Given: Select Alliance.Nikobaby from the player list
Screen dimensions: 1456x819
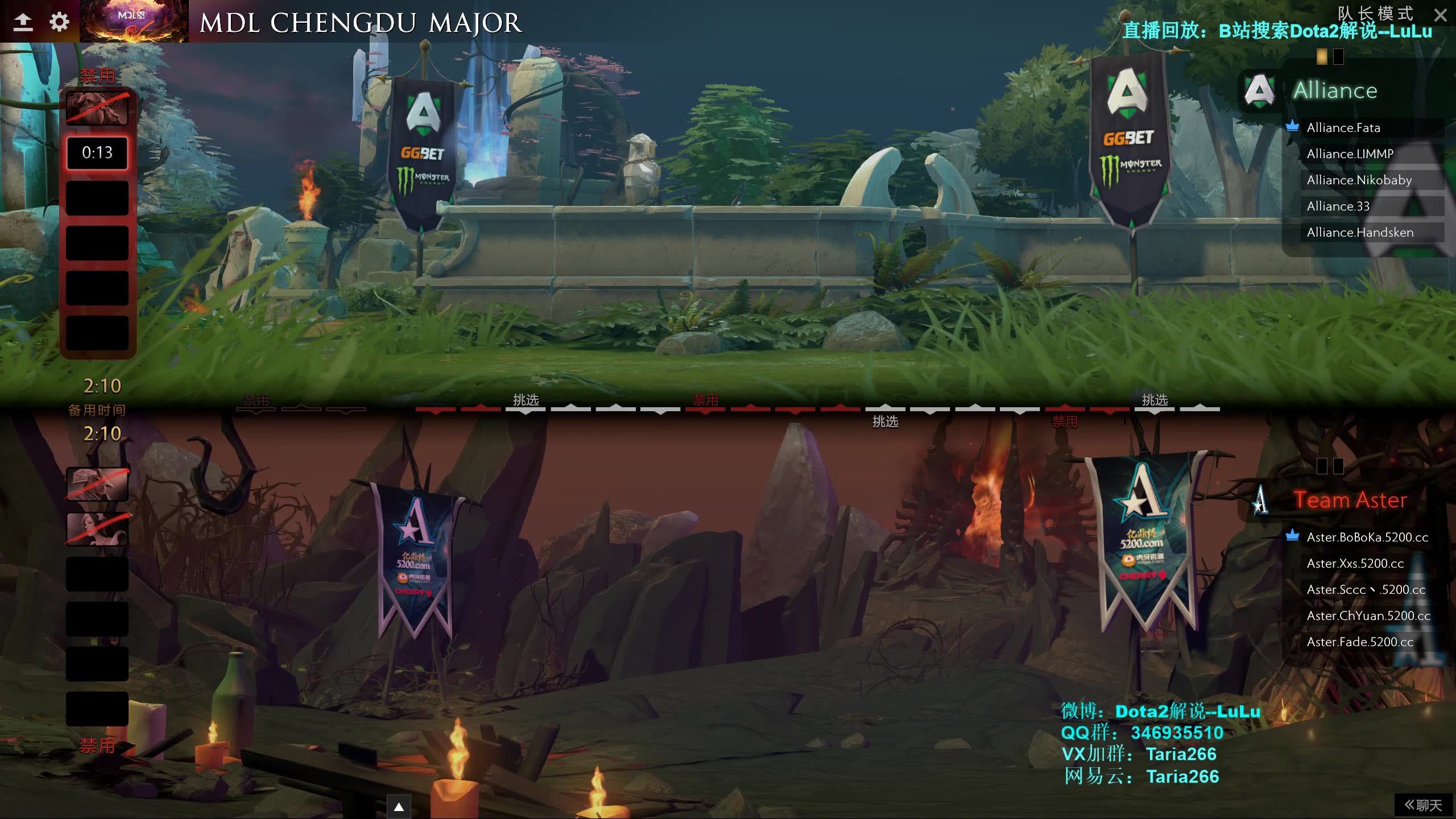Looking at the screenshot, I should click(x=1358, y=180).
